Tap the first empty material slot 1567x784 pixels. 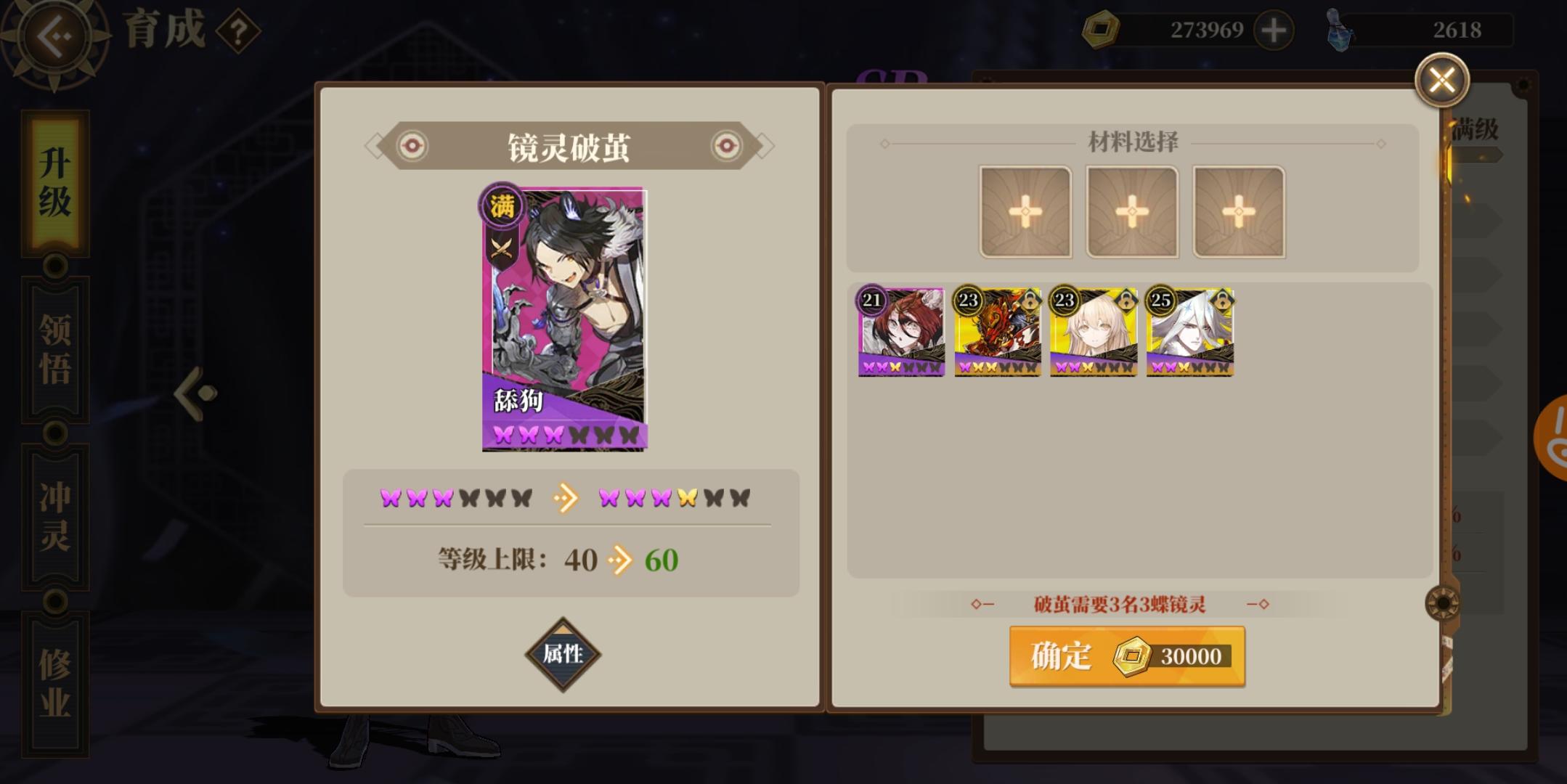[x=1026, y=211]
